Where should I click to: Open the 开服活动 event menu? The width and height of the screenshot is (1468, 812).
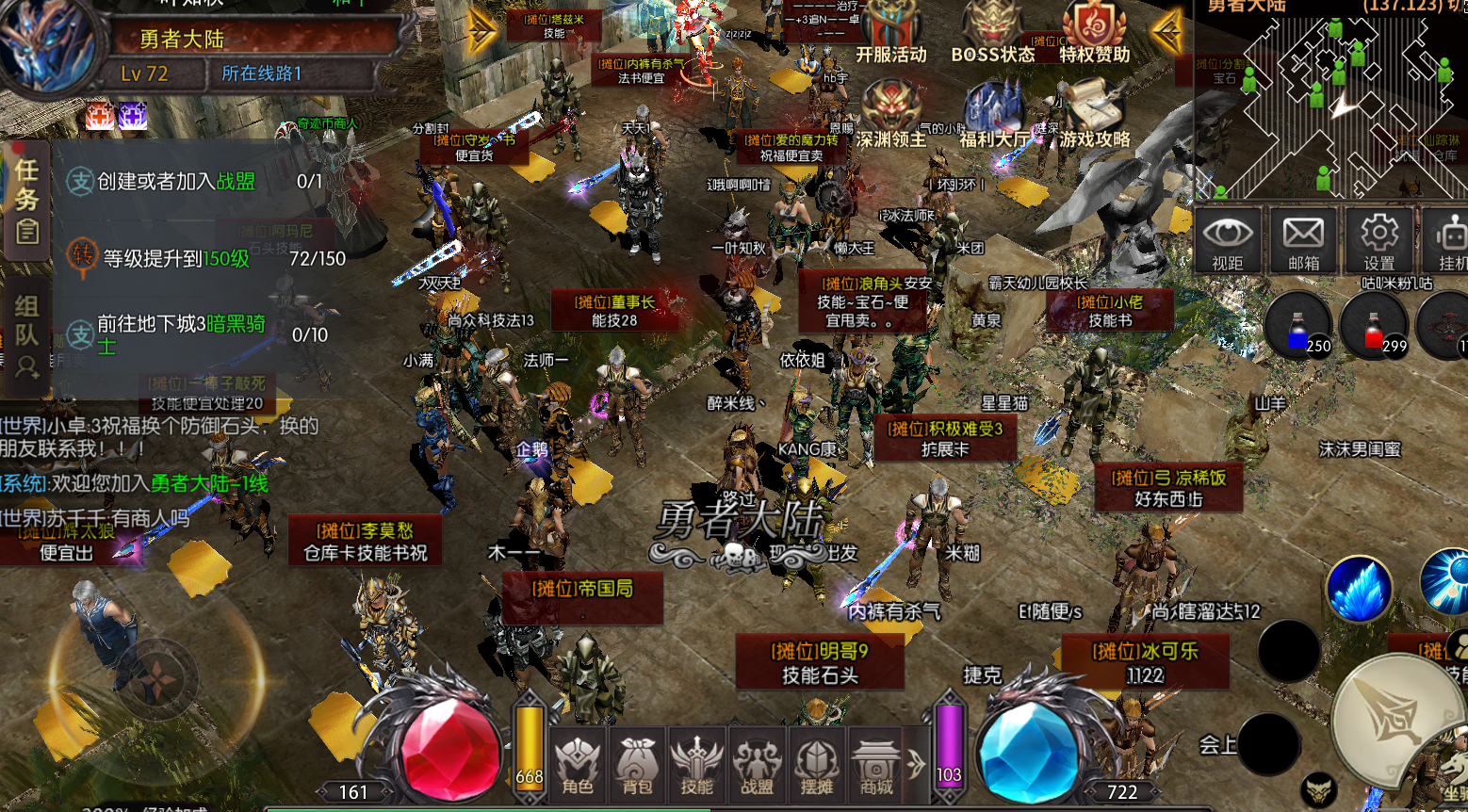point(891,34)
